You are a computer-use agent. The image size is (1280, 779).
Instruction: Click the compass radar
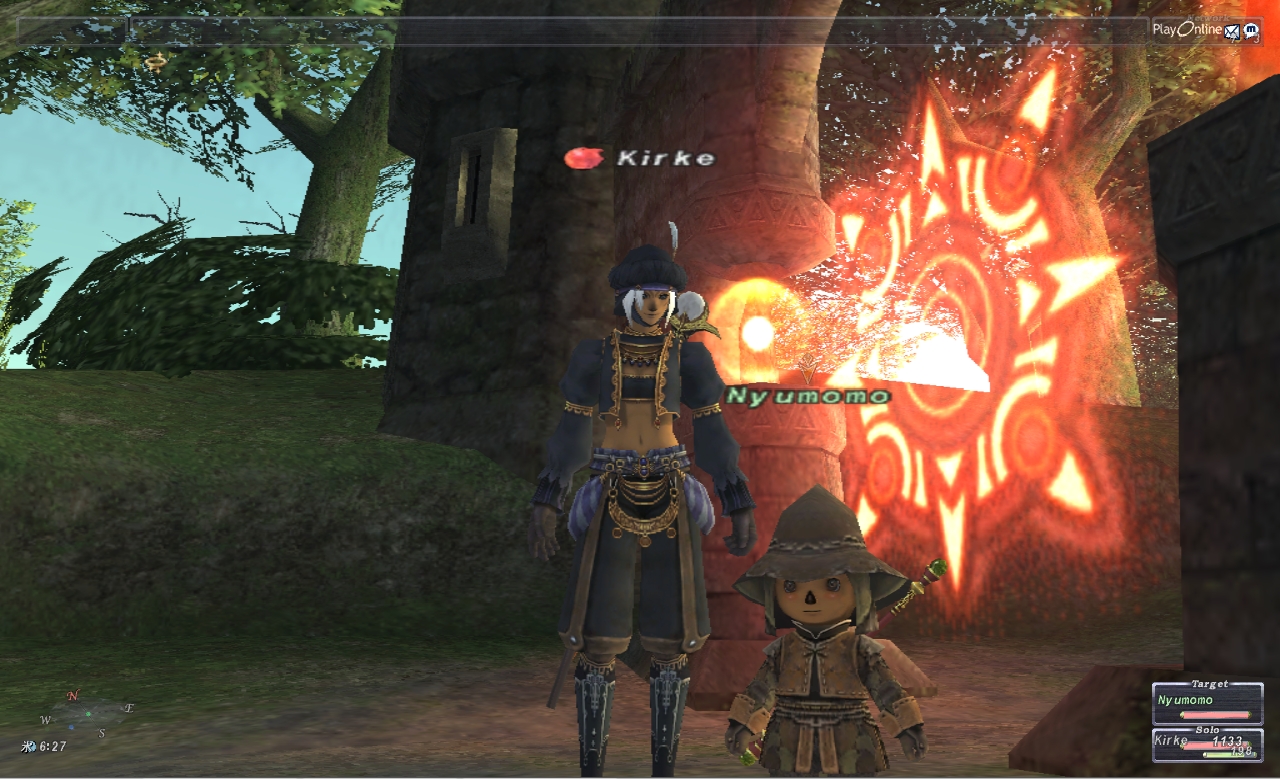[x=87, y=713]
